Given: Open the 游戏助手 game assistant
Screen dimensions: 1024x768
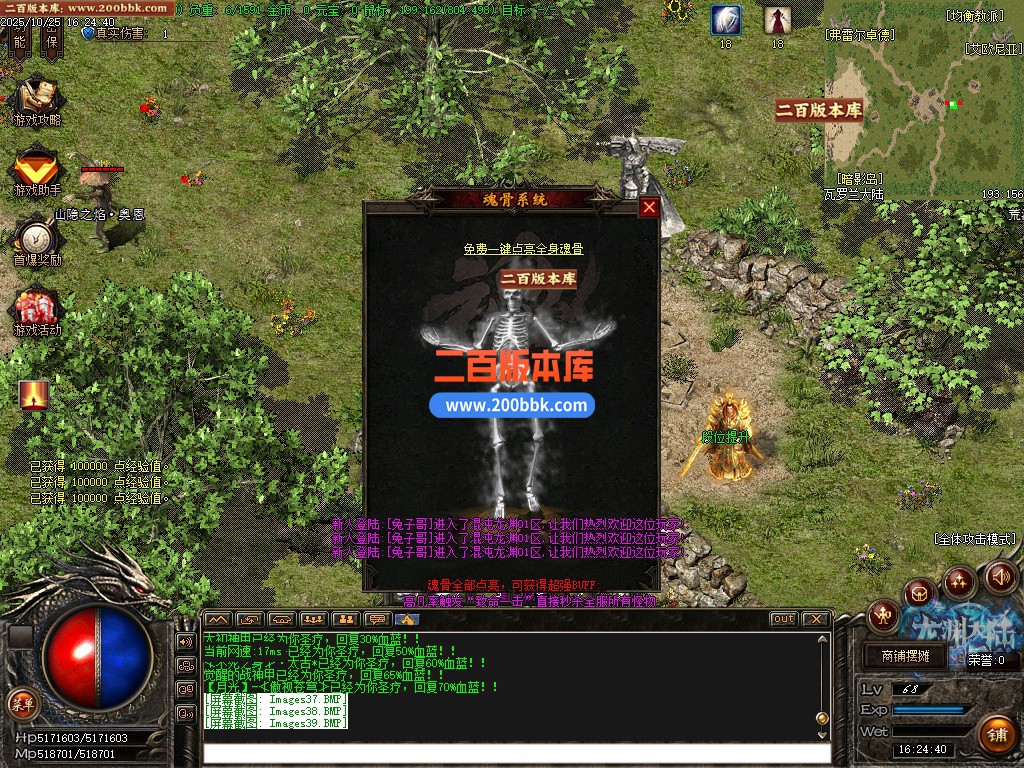Looking at the screenshot, I should click(x=37, y=171).
